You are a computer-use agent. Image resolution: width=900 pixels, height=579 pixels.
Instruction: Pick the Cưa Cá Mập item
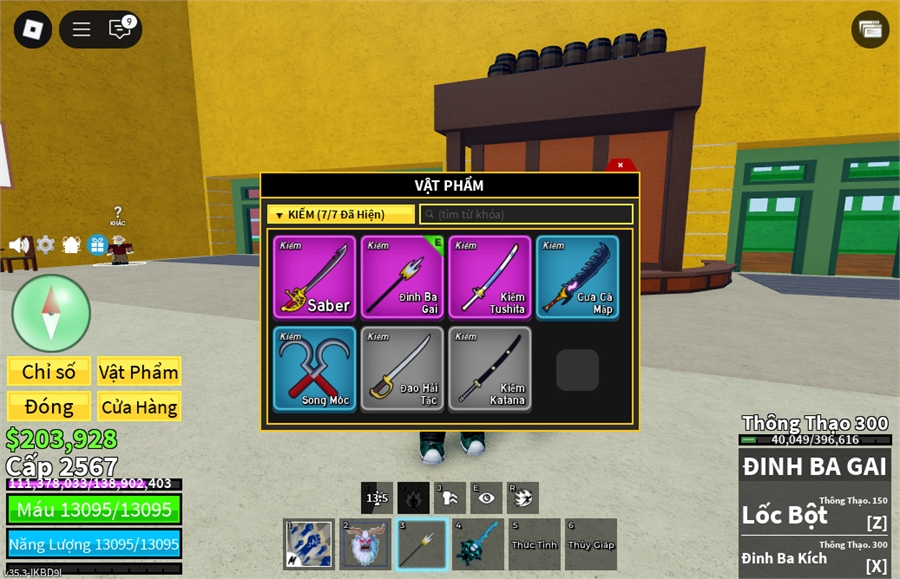click(x=577, y=277)
